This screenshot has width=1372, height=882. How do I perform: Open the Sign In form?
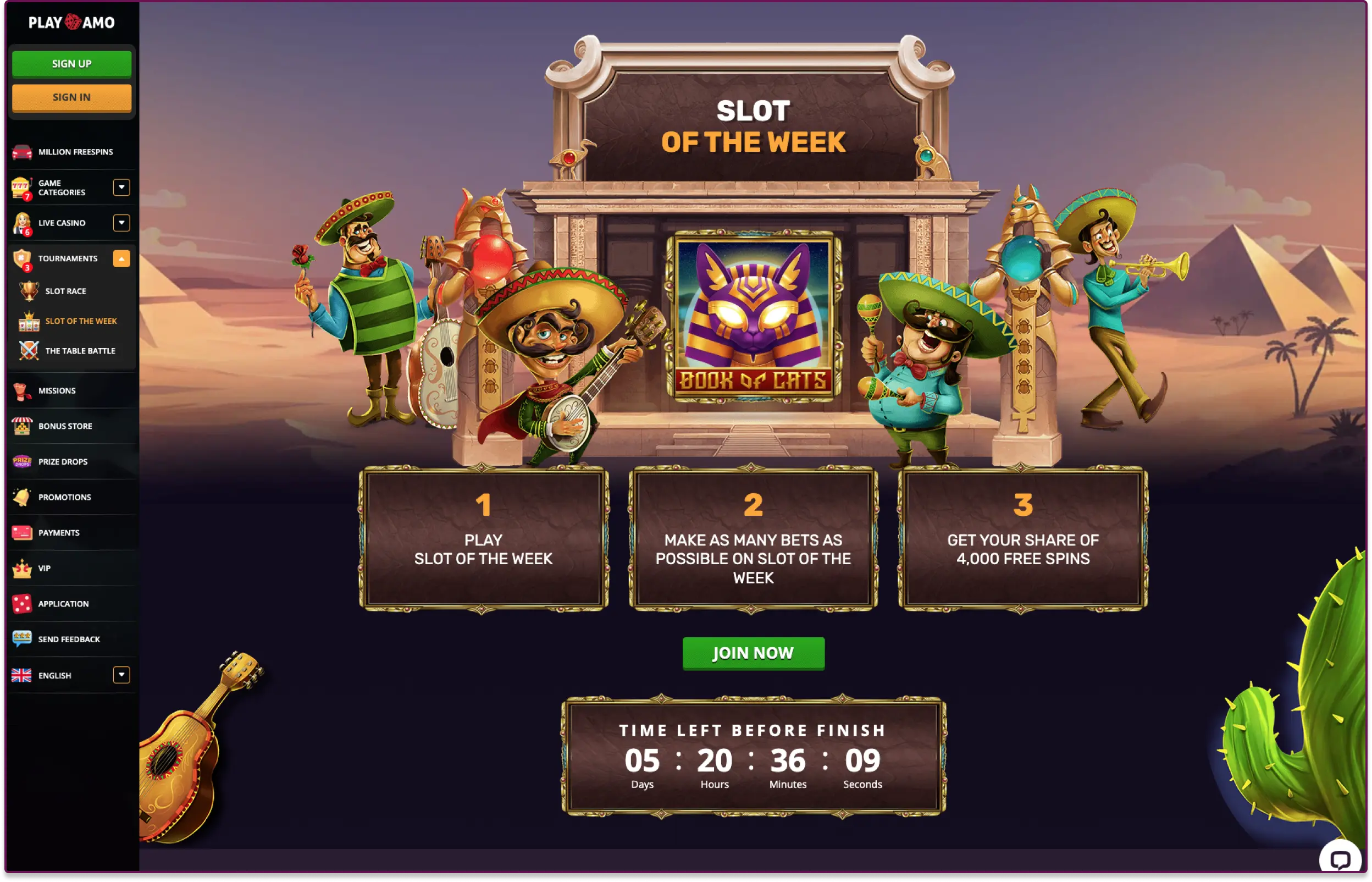[x=71, y=97]
